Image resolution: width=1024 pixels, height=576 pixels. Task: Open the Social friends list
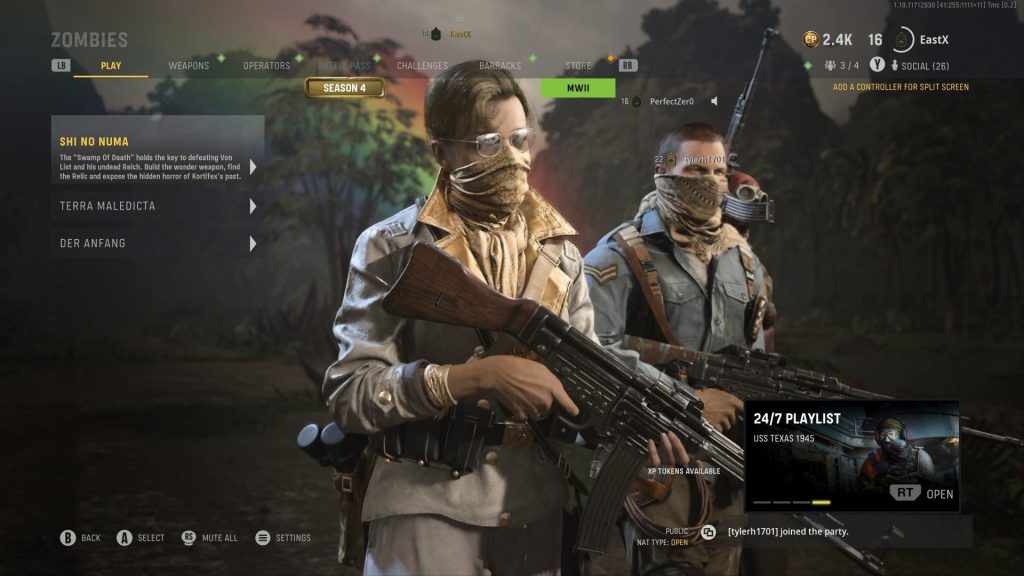point(925,66)
